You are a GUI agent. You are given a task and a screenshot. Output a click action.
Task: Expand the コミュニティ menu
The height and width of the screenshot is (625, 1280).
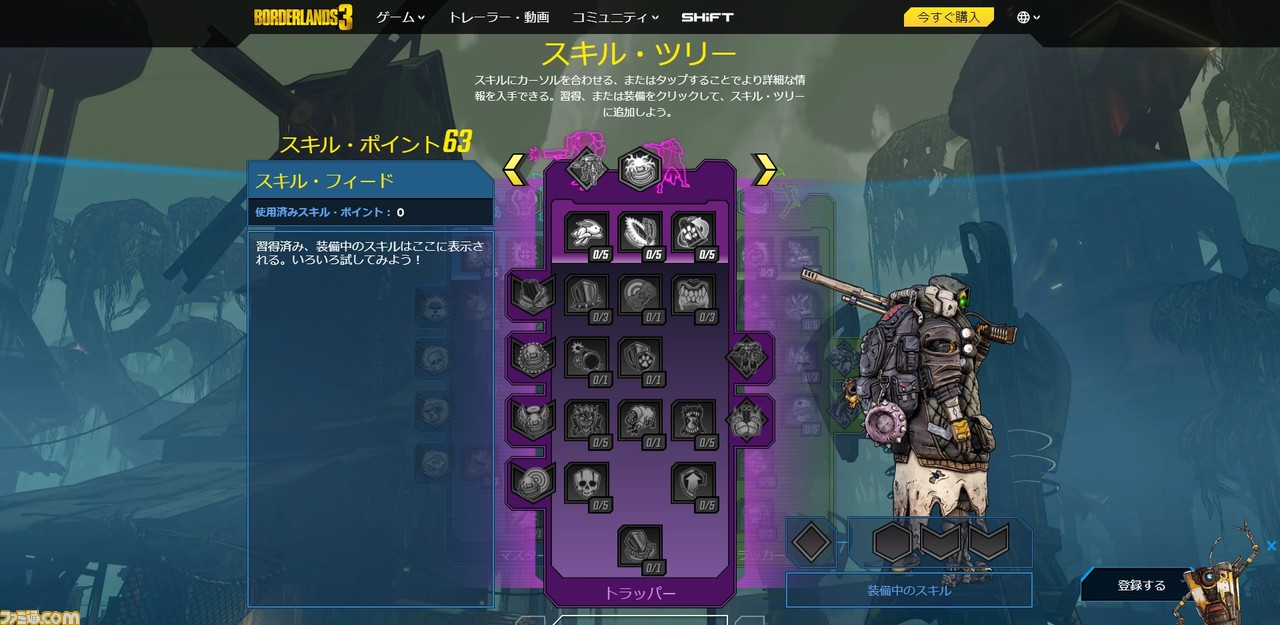pos(615,17)
